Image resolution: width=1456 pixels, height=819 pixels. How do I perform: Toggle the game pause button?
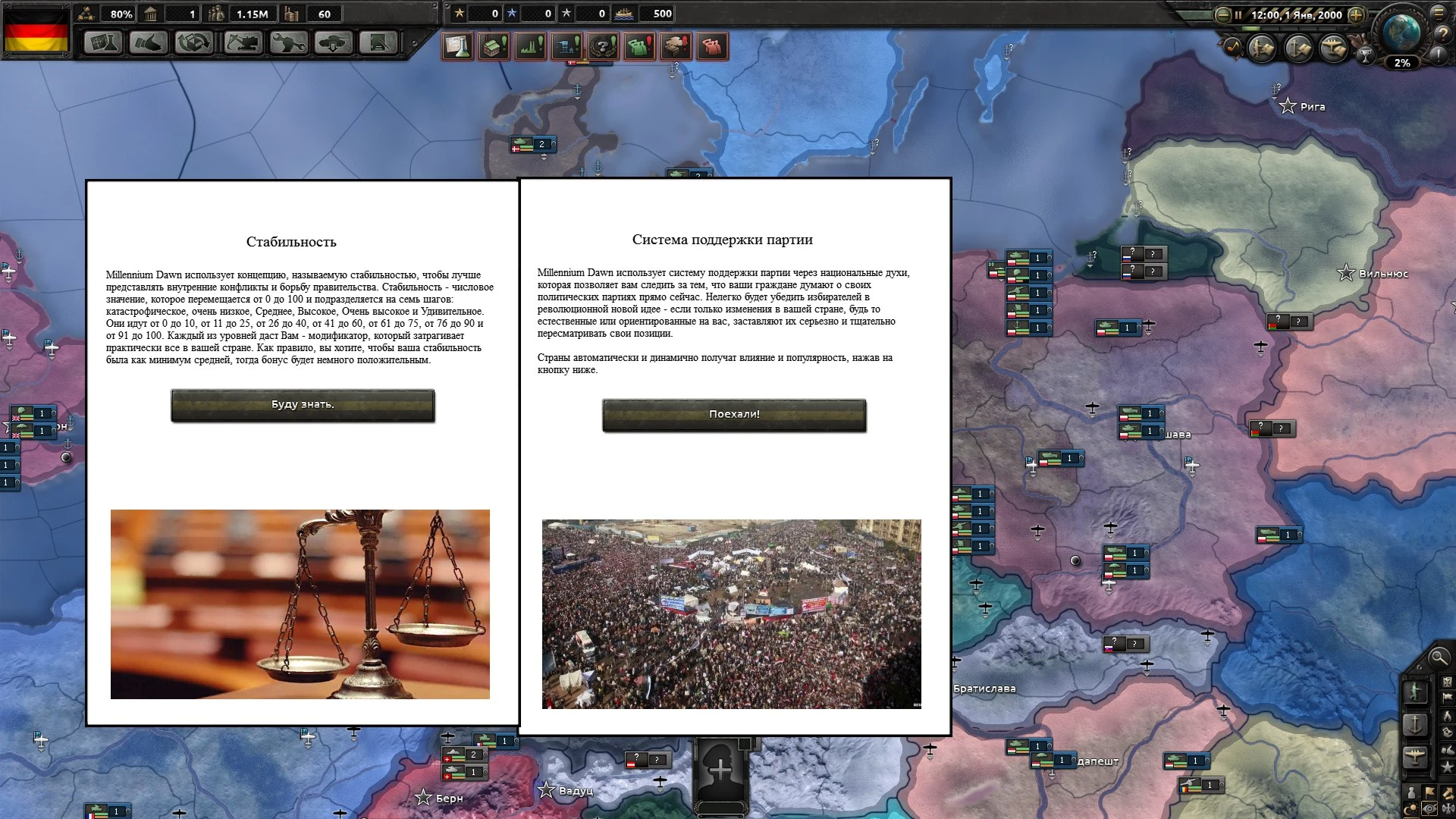1238,15
